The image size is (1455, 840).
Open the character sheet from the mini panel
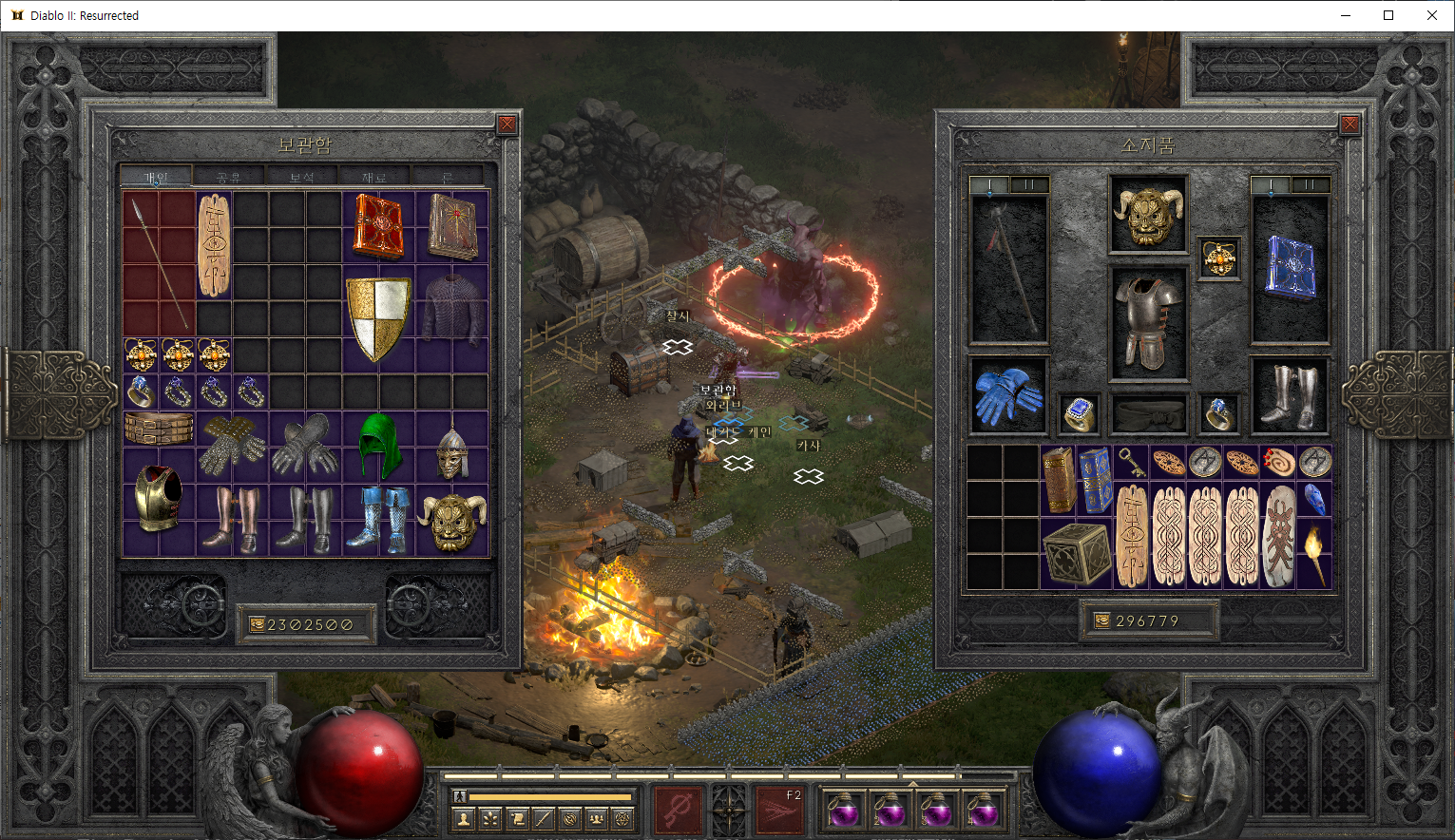click(x=464, y=818)
